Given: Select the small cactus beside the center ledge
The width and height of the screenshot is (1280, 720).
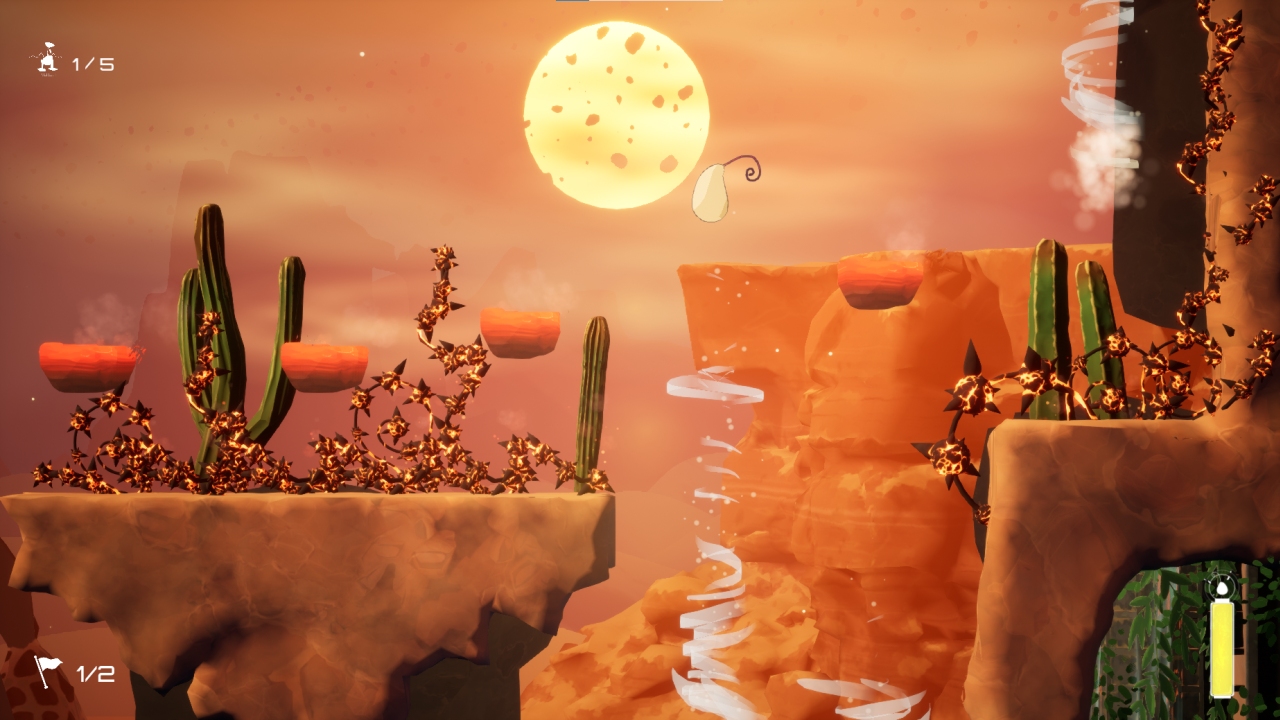Looking at the screenshot, I should tap(593, 400).
